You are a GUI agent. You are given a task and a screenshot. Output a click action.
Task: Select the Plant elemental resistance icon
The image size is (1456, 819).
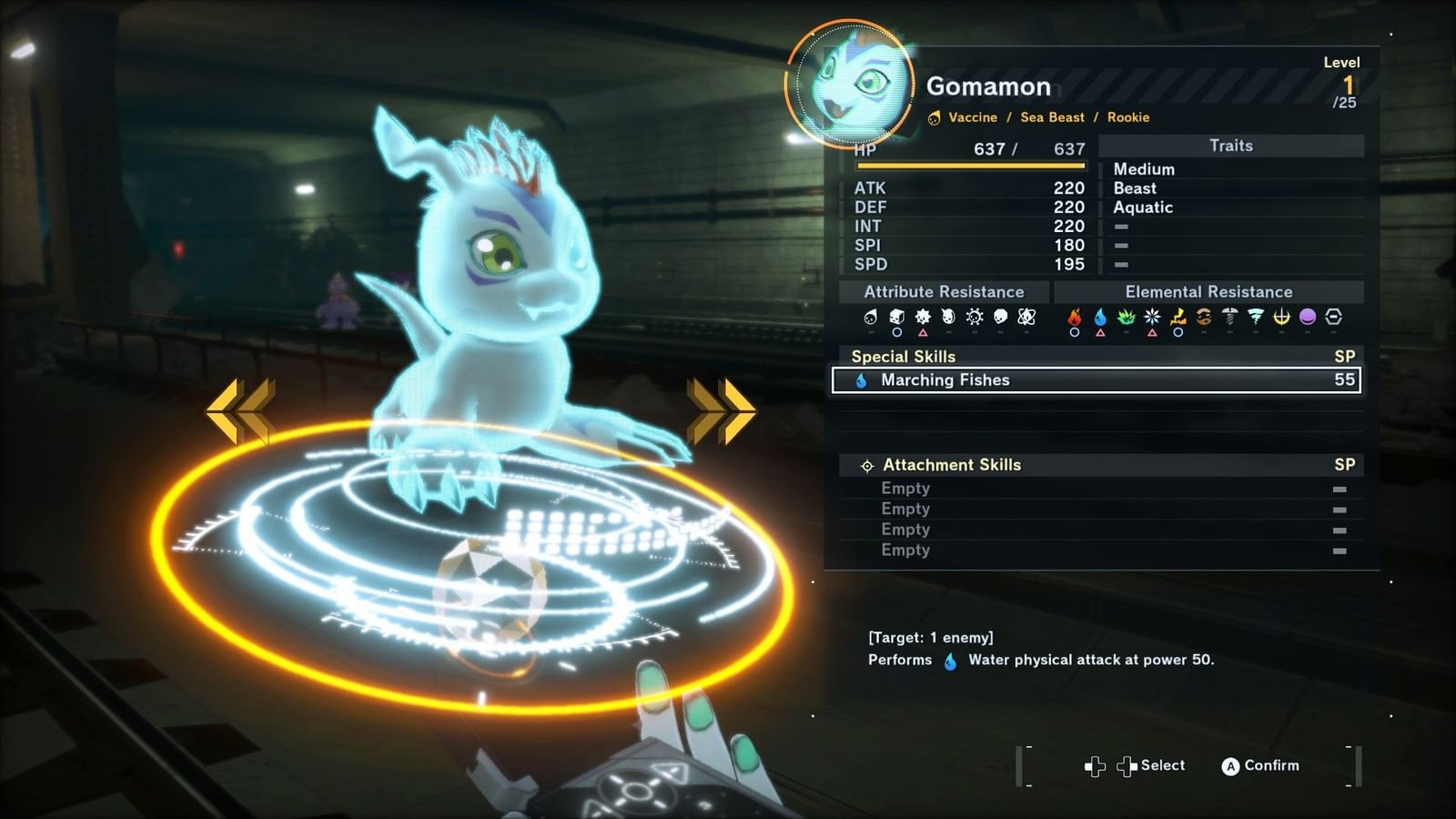click(1126, 317)
